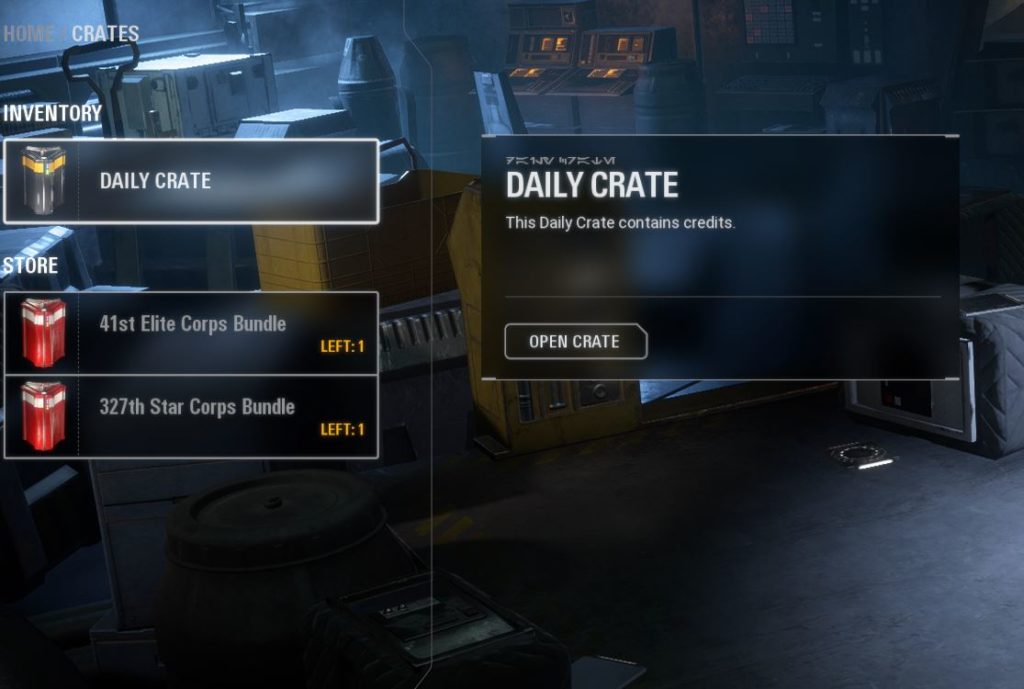Choose the 41st Elite Corps Bundle
This screenshot has width=1024, height=689.
coord(191,332)
